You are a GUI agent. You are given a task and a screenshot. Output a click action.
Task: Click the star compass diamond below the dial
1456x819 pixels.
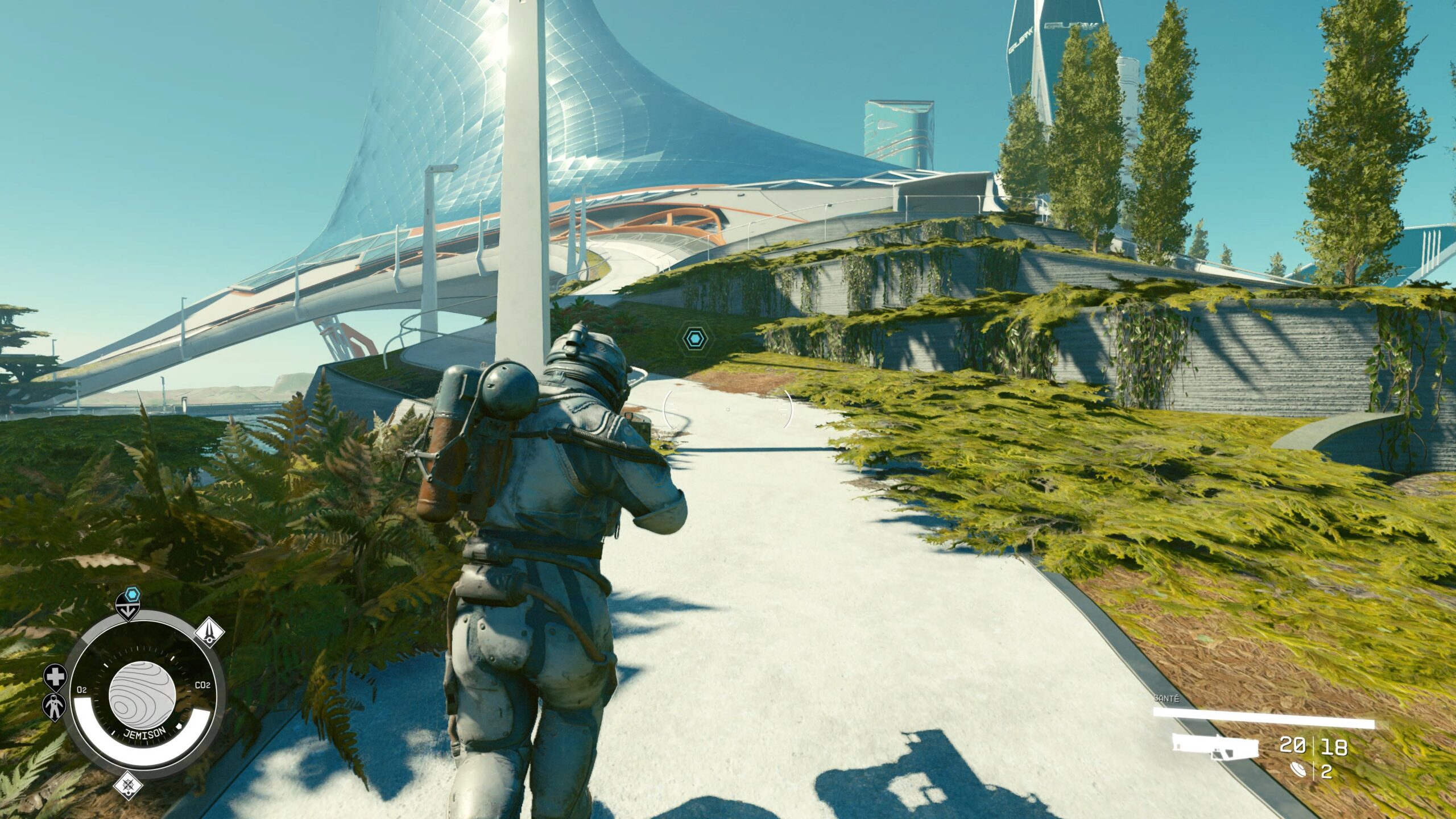pyautogui.click(x=129, y=787)
